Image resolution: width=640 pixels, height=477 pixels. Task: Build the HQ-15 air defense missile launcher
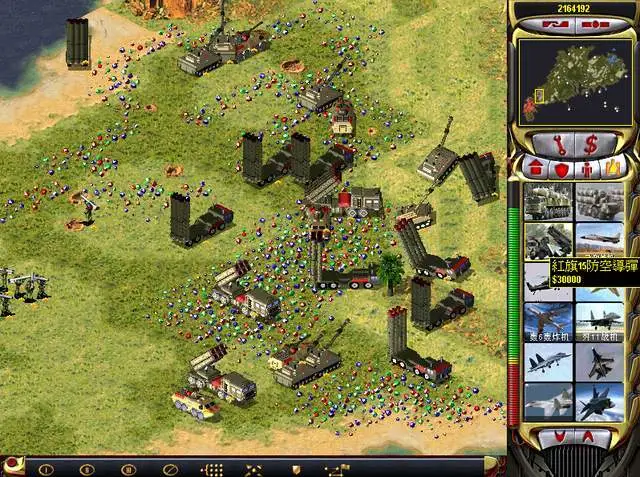(x=547, y=240)
